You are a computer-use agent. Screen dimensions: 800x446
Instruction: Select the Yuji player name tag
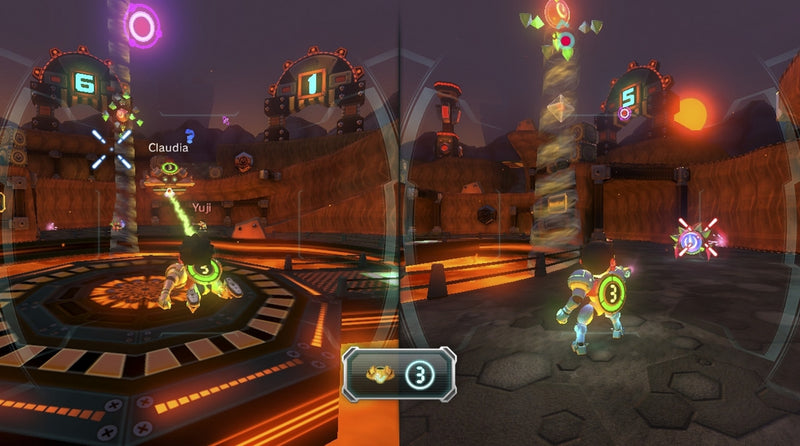[x=203, y=207]
